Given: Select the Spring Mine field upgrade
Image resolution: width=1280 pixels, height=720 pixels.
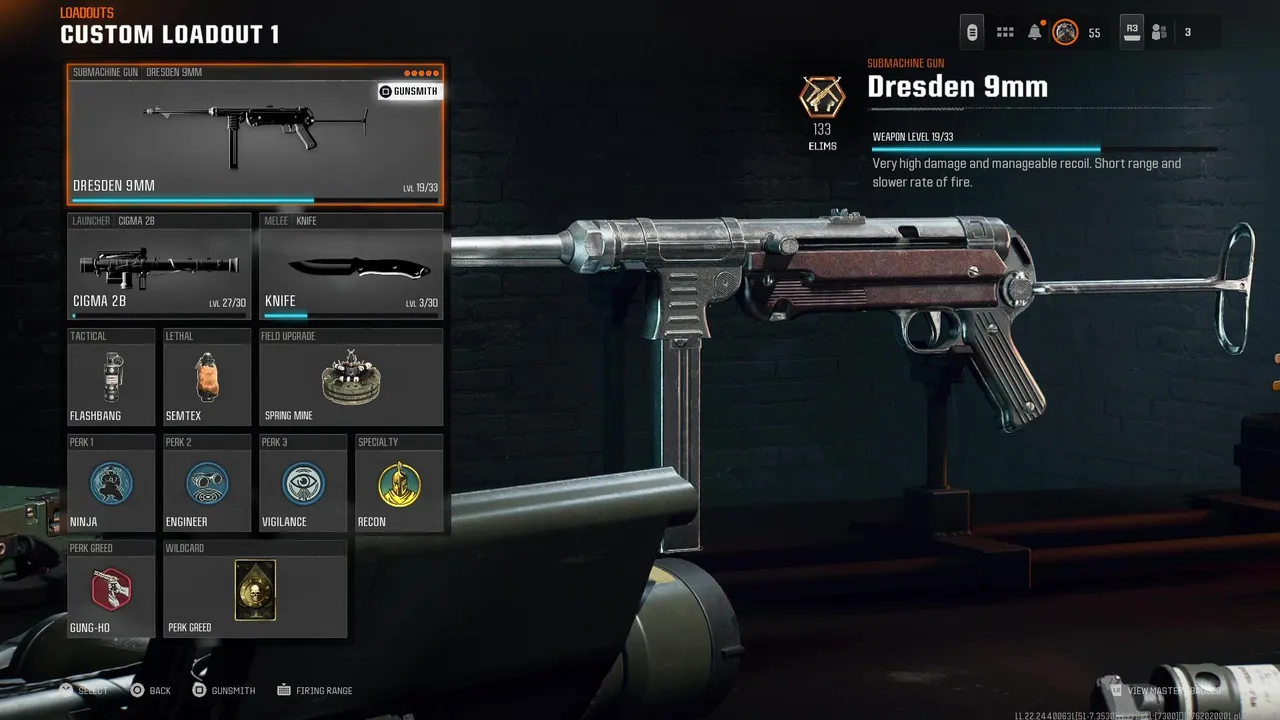Looking at the screenshot, I should click(351, 377).
